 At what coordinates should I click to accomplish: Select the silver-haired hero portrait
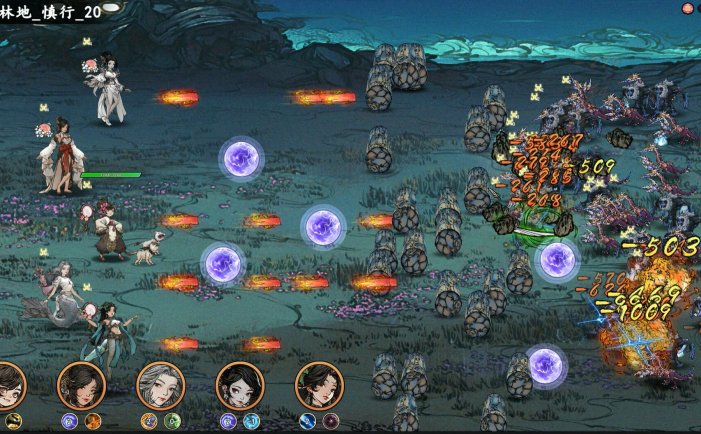click(160, 386)
